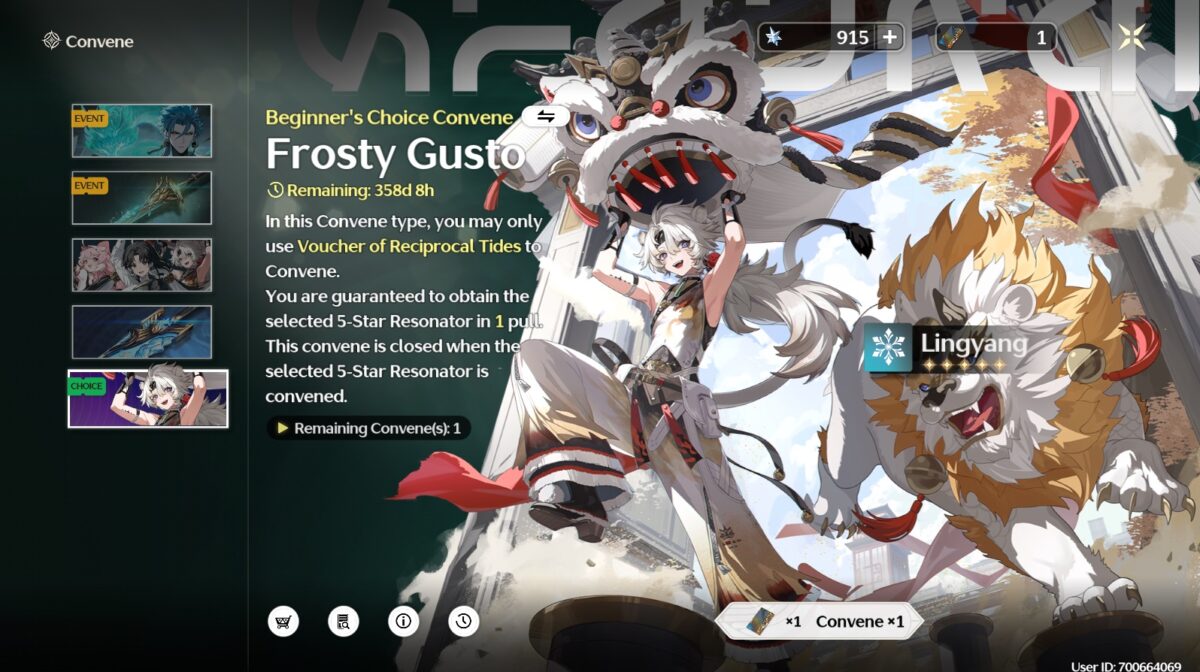The image size is (1200, 672).
Task: Switch to the blue weapon banner
Action: coord(141,332)
